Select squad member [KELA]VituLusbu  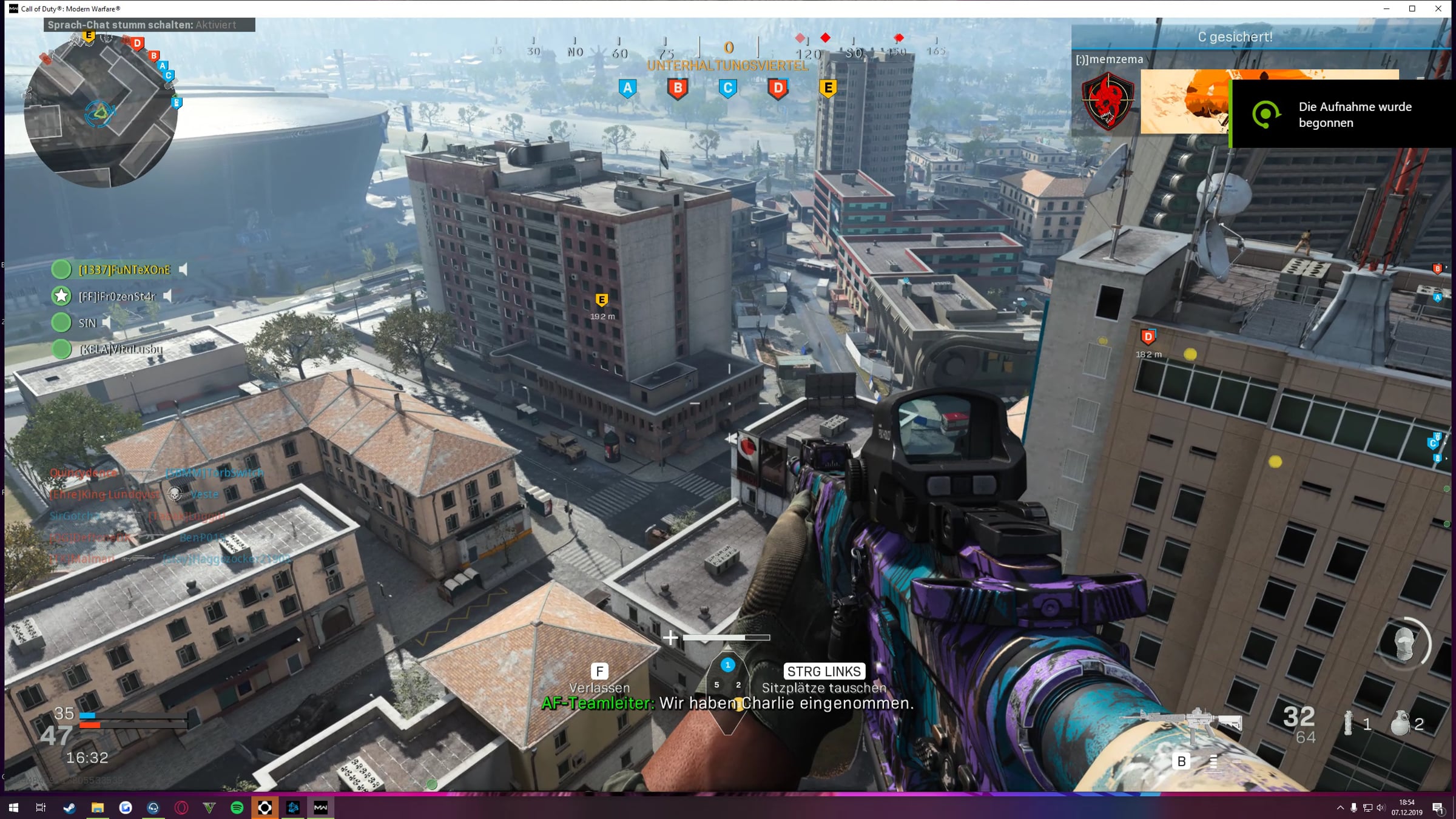click(x=121, y=349)
